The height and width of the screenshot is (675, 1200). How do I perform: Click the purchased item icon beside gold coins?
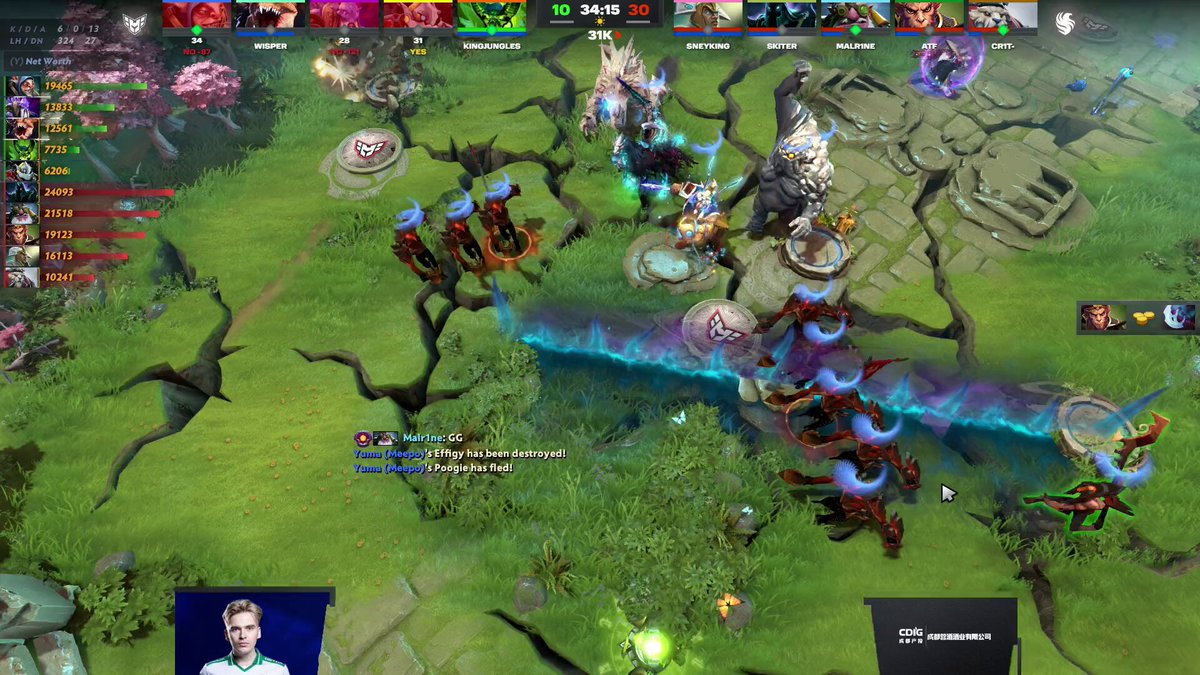pyautogui.click(x=1179, y=317)
